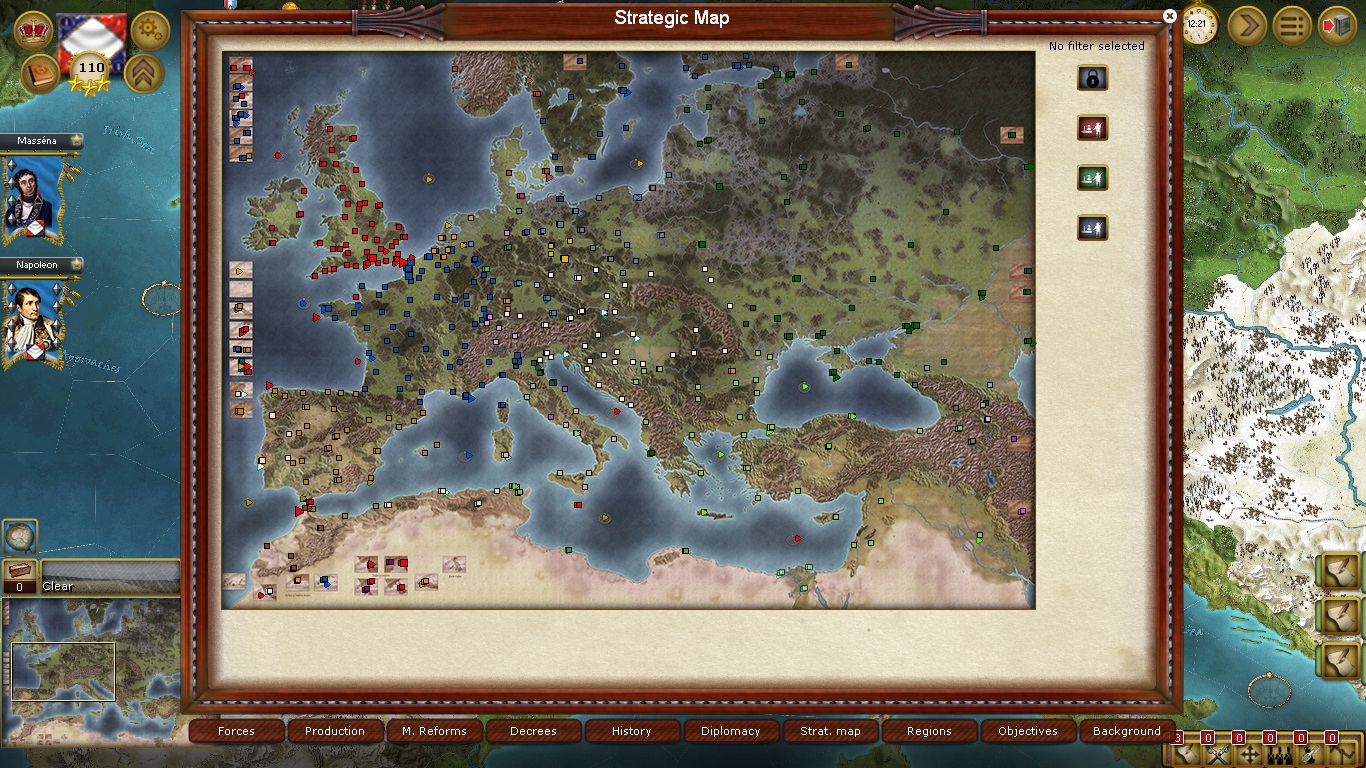This screenshot has height=768, width=1366.
Task: Switch to the Diplomacy tab
Action: 730,731
